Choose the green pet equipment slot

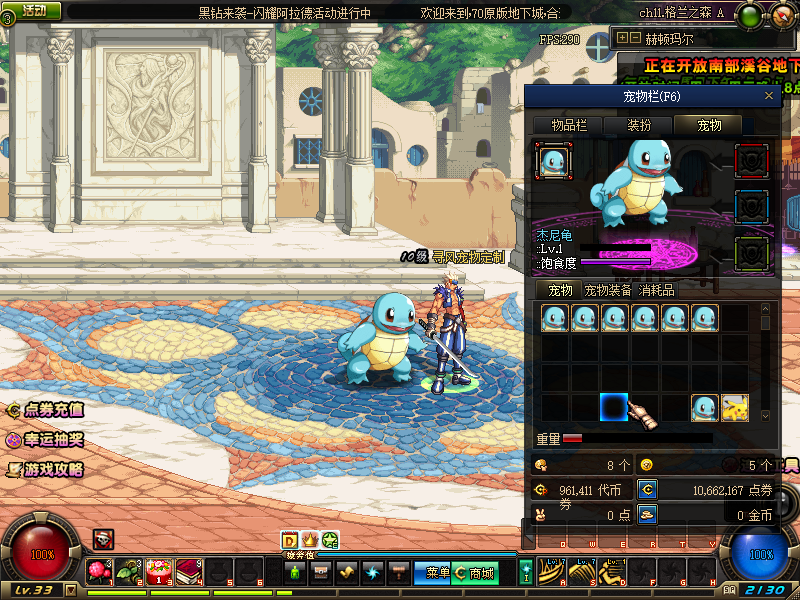(751, 253)
